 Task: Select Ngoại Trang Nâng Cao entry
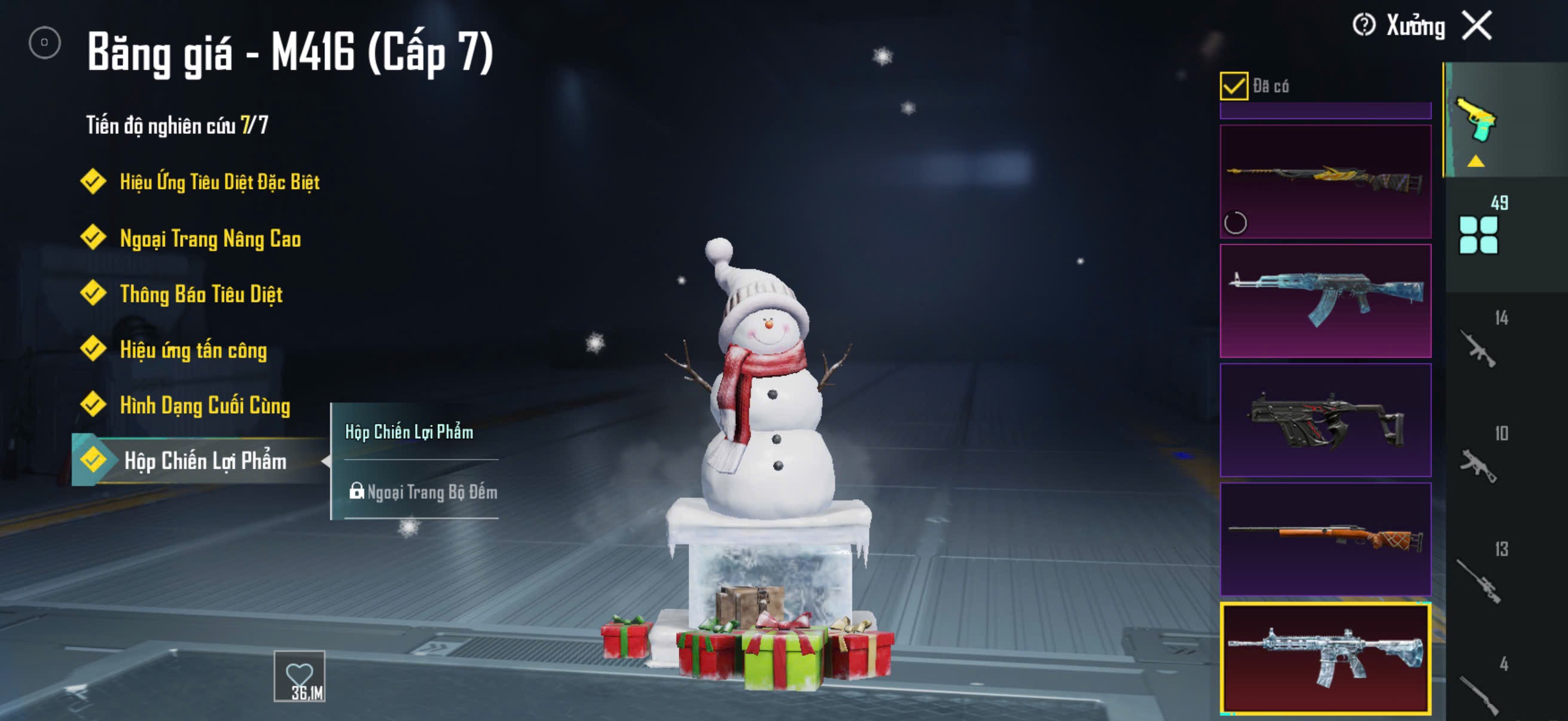[209, 238]
